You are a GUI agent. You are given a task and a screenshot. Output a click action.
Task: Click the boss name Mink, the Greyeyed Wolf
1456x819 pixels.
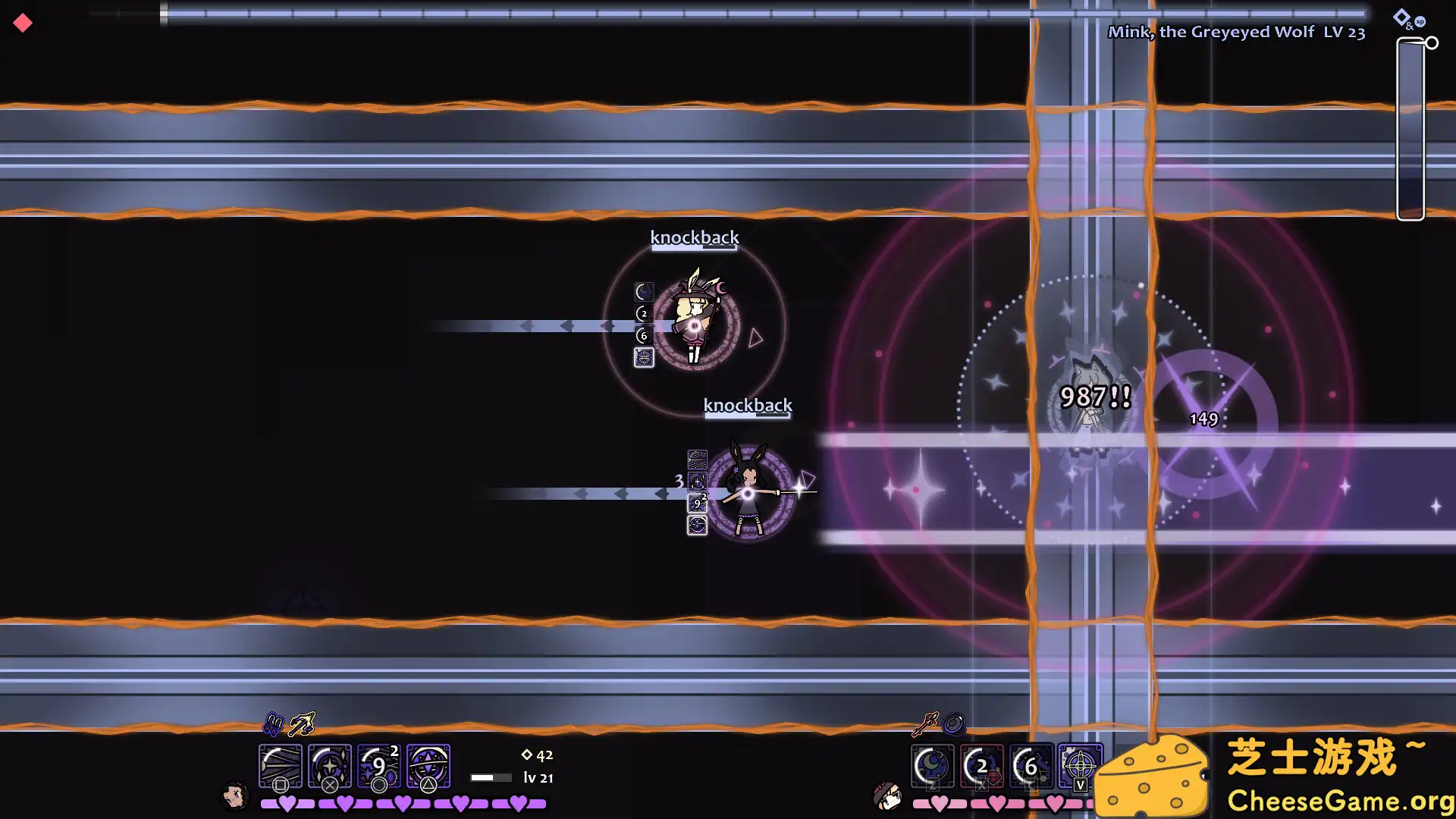pyautogui.click(x=1236, y=32)
